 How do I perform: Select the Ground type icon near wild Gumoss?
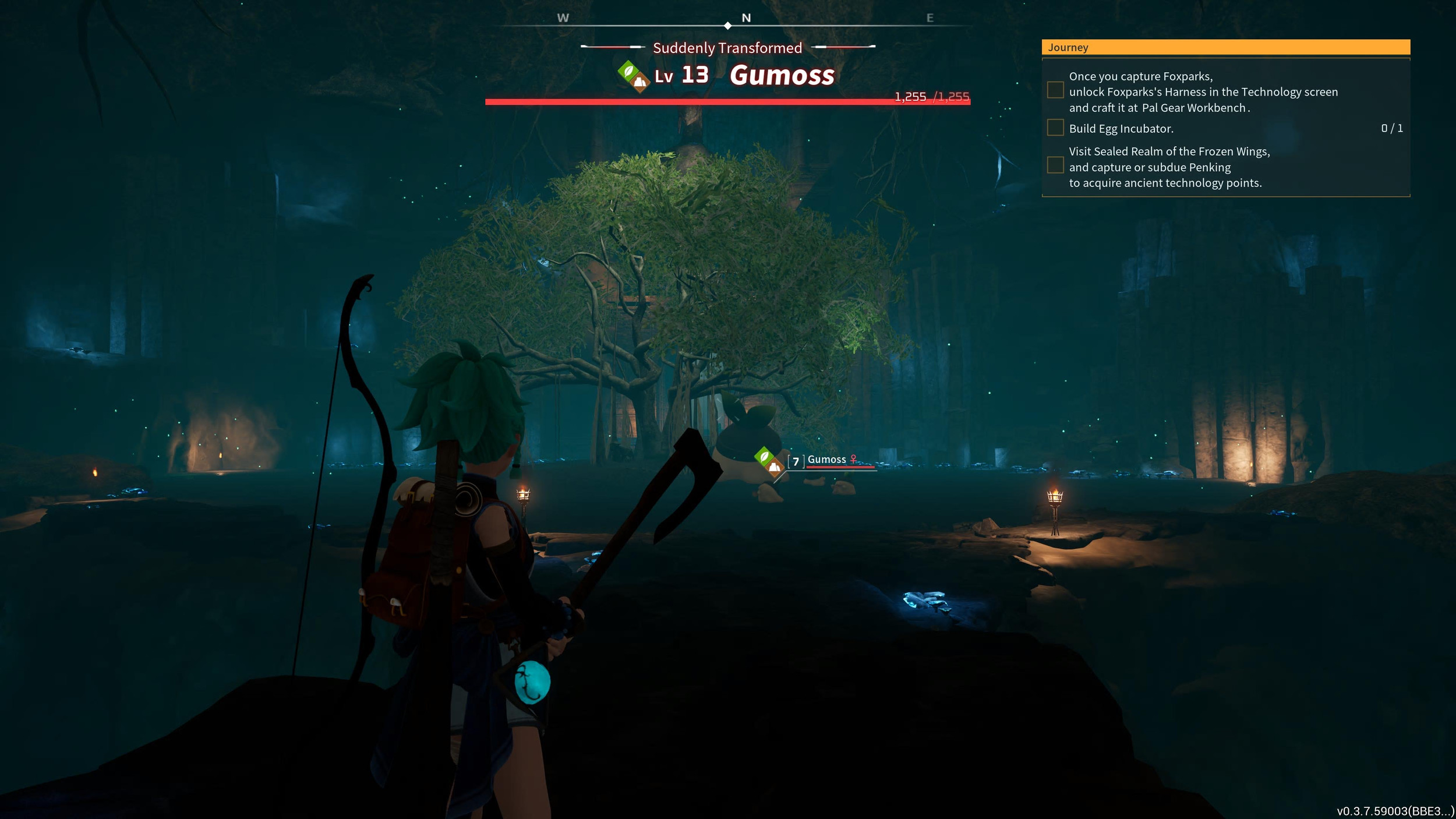tap(773, 469)
